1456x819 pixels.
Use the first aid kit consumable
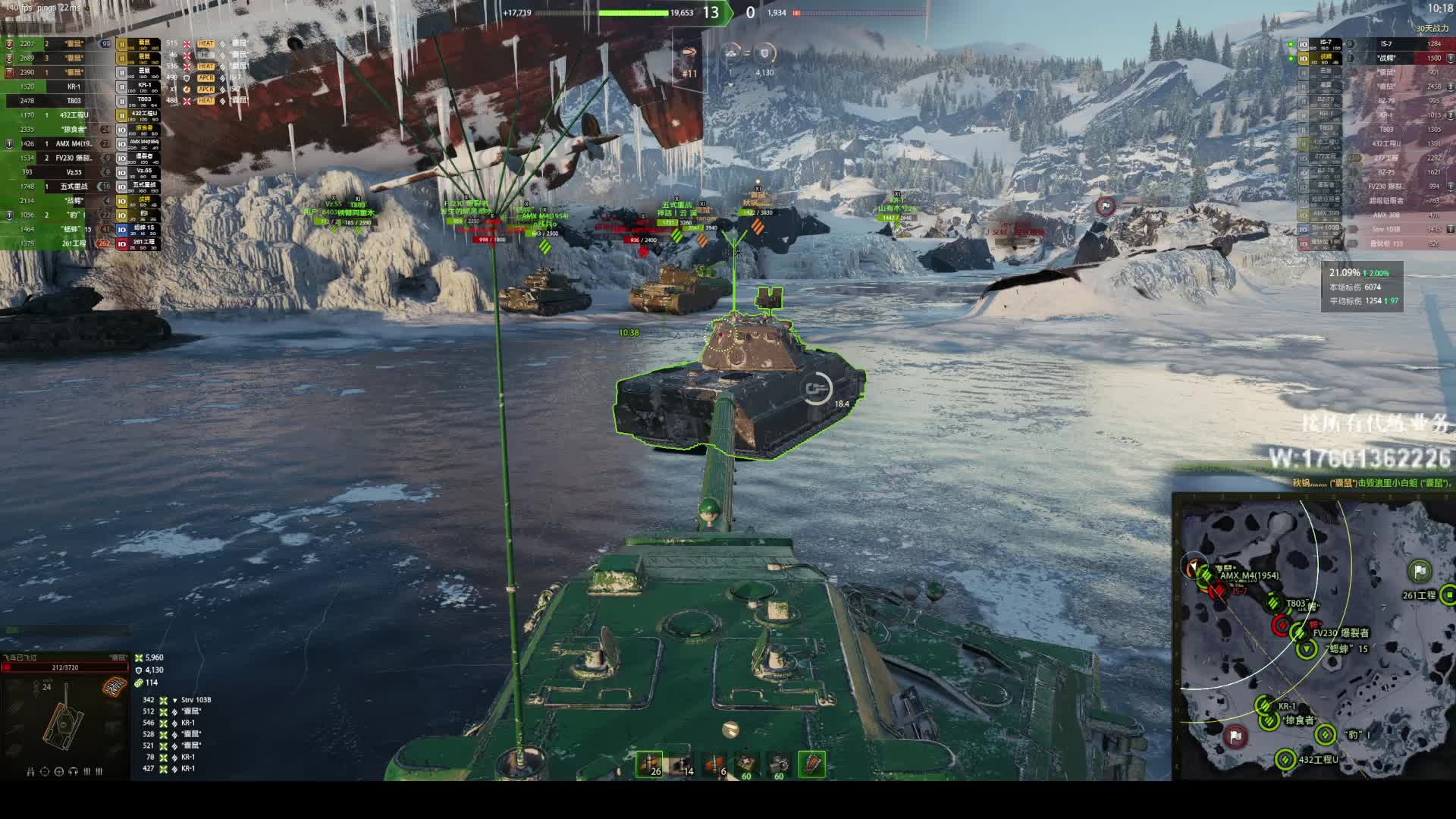[747, 764]
